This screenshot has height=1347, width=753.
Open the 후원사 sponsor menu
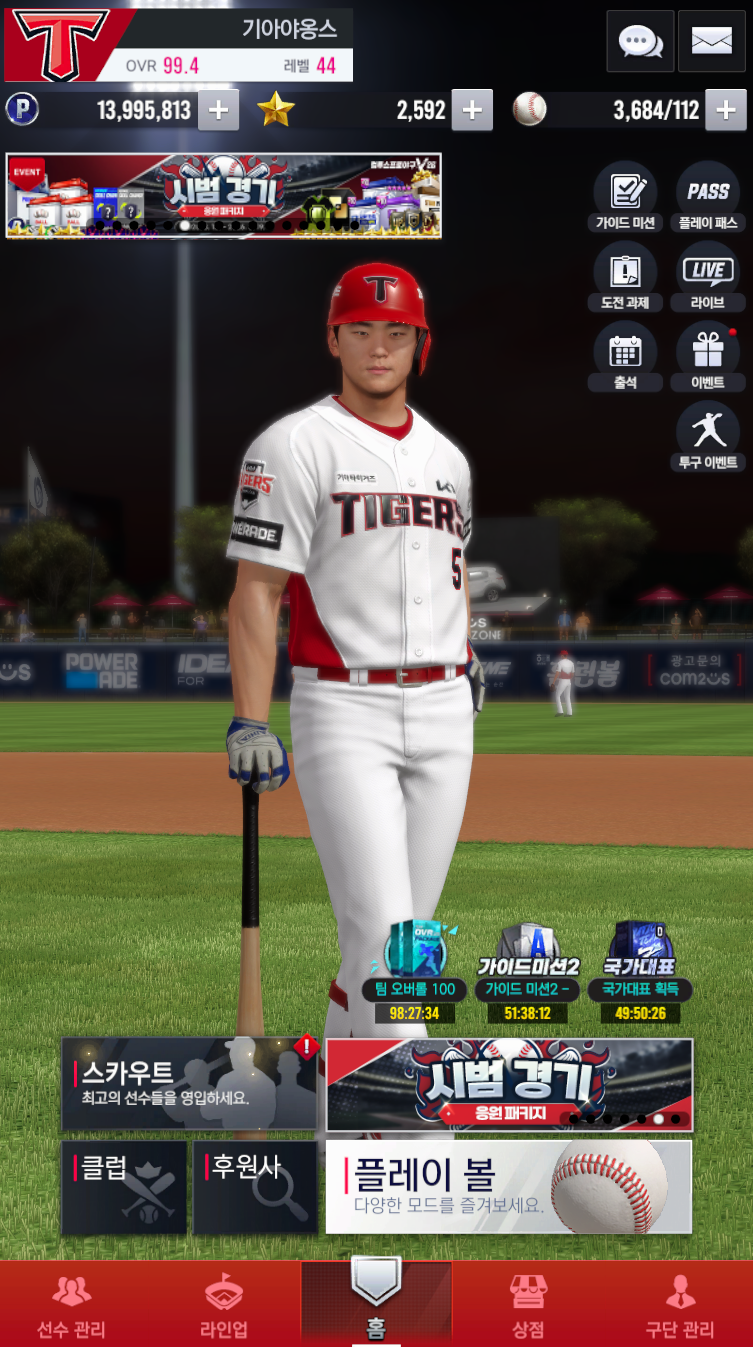(255, 1187)
